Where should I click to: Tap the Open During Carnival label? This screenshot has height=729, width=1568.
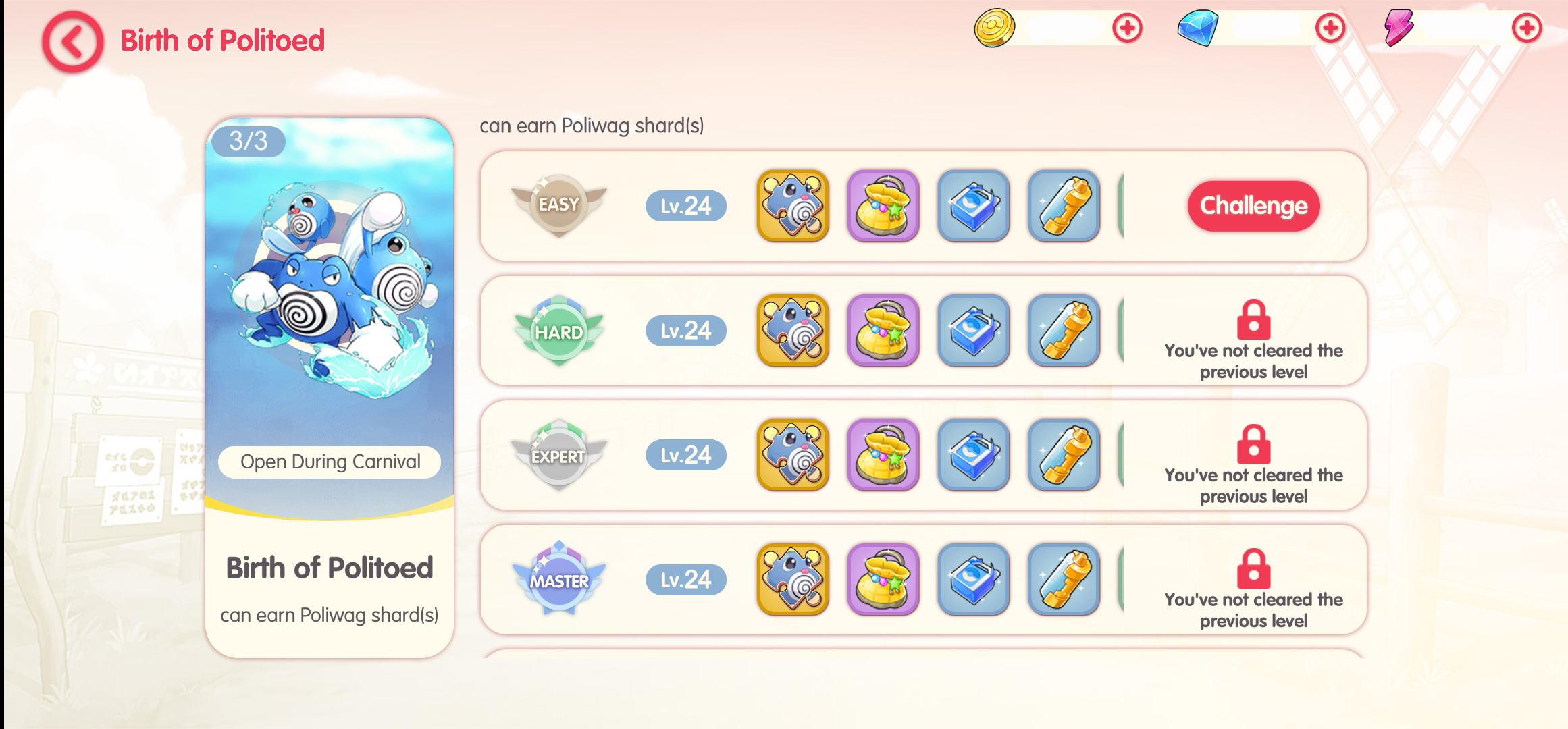[328, 462]
